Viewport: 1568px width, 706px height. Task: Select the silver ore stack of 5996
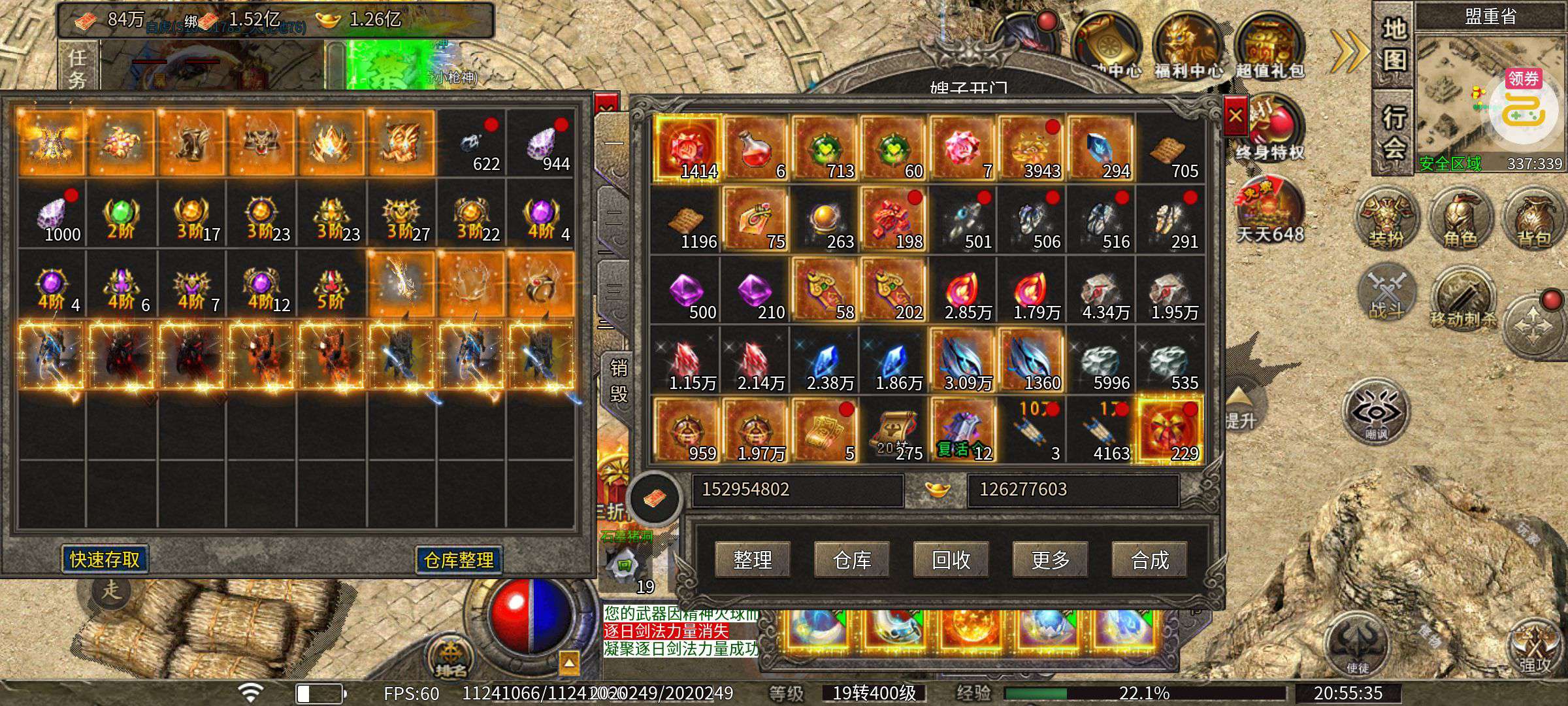pos(1102,361)
